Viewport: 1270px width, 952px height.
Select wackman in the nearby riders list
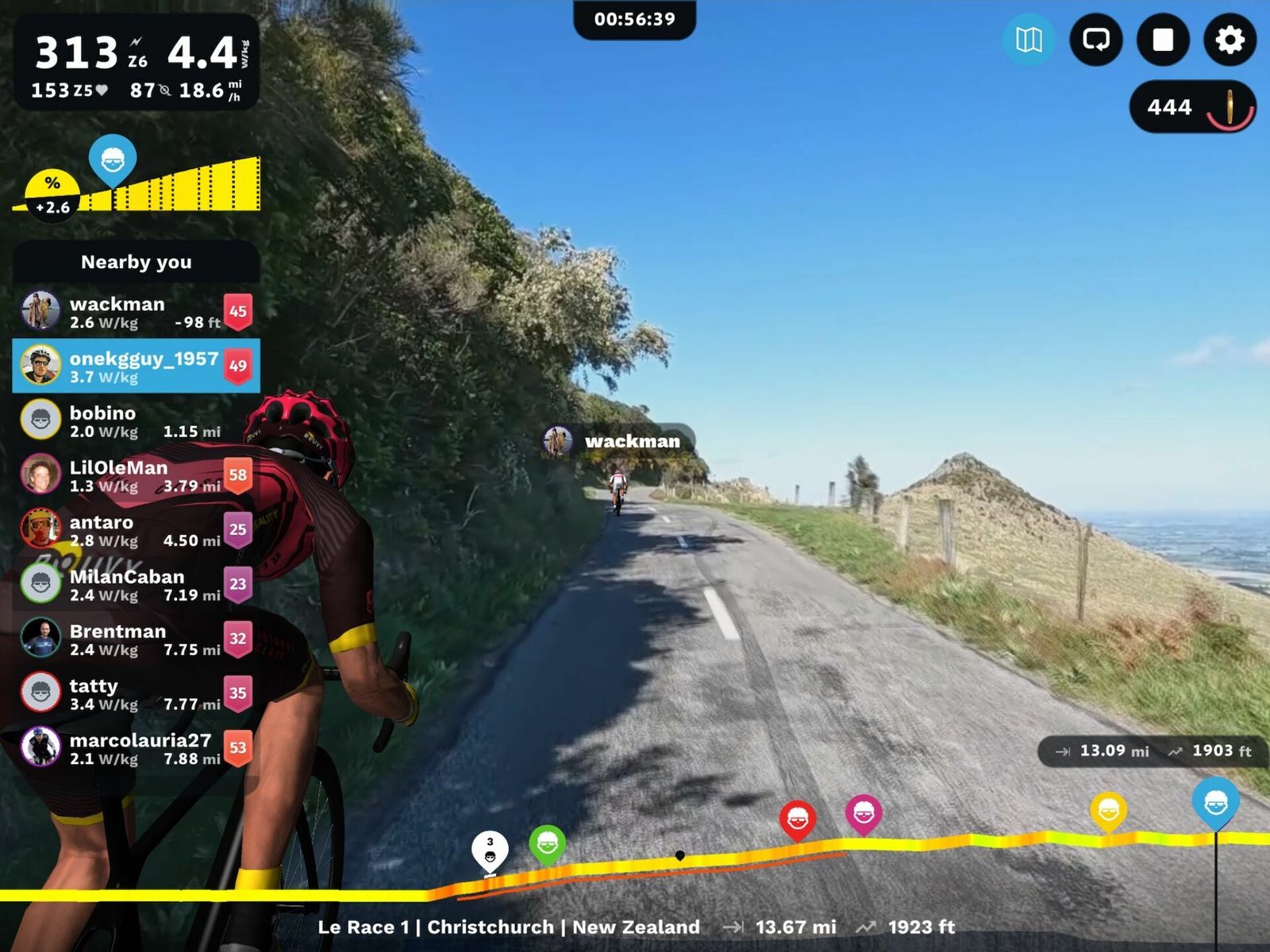tap(136, 312)
